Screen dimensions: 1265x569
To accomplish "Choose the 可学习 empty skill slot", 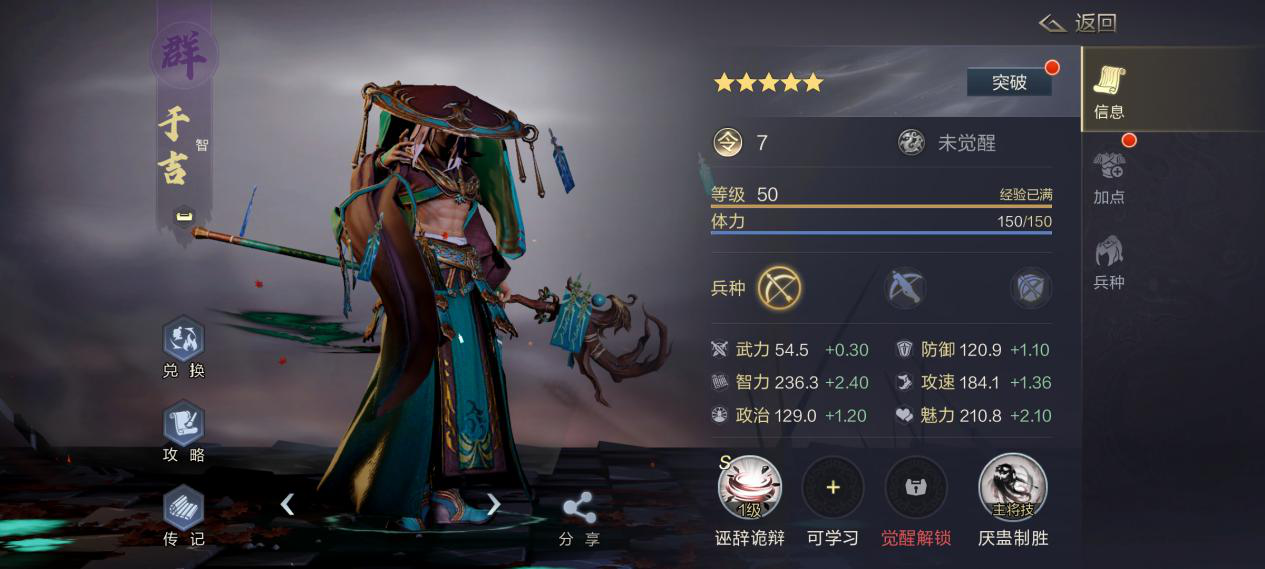I will [833, 488].
